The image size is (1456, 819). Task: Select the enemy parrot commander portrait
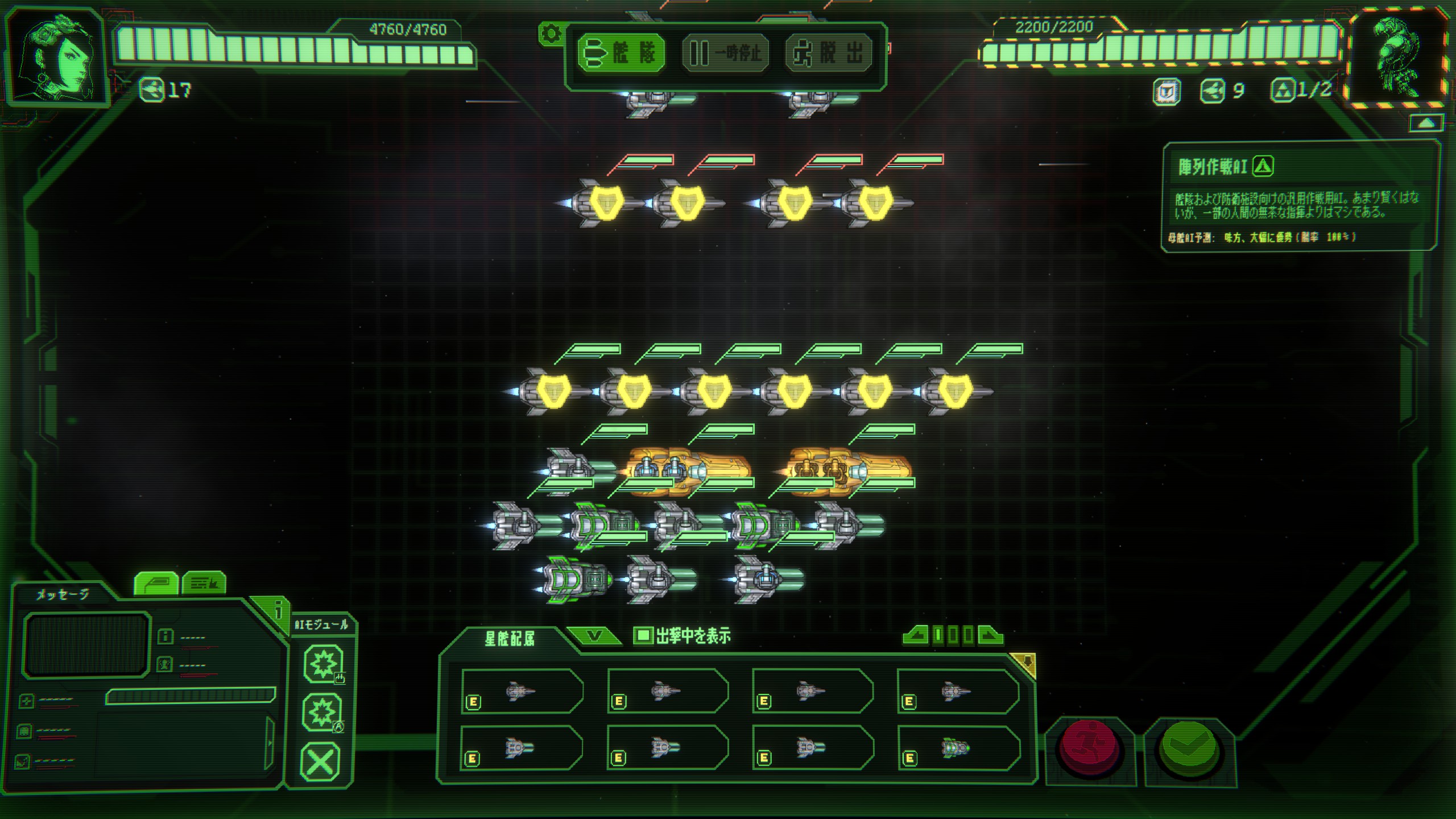[1398, 57]
